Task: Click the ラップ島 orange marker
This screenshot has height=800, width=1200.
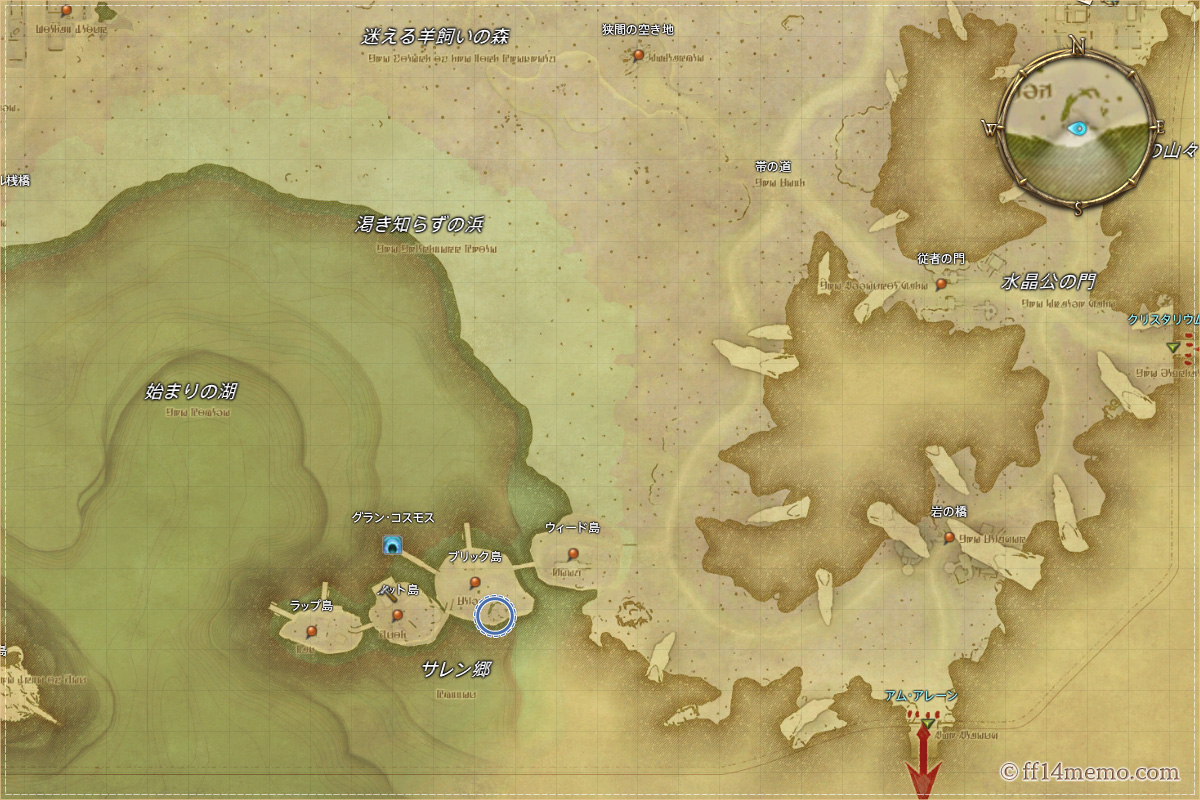Action: point(312,631)
